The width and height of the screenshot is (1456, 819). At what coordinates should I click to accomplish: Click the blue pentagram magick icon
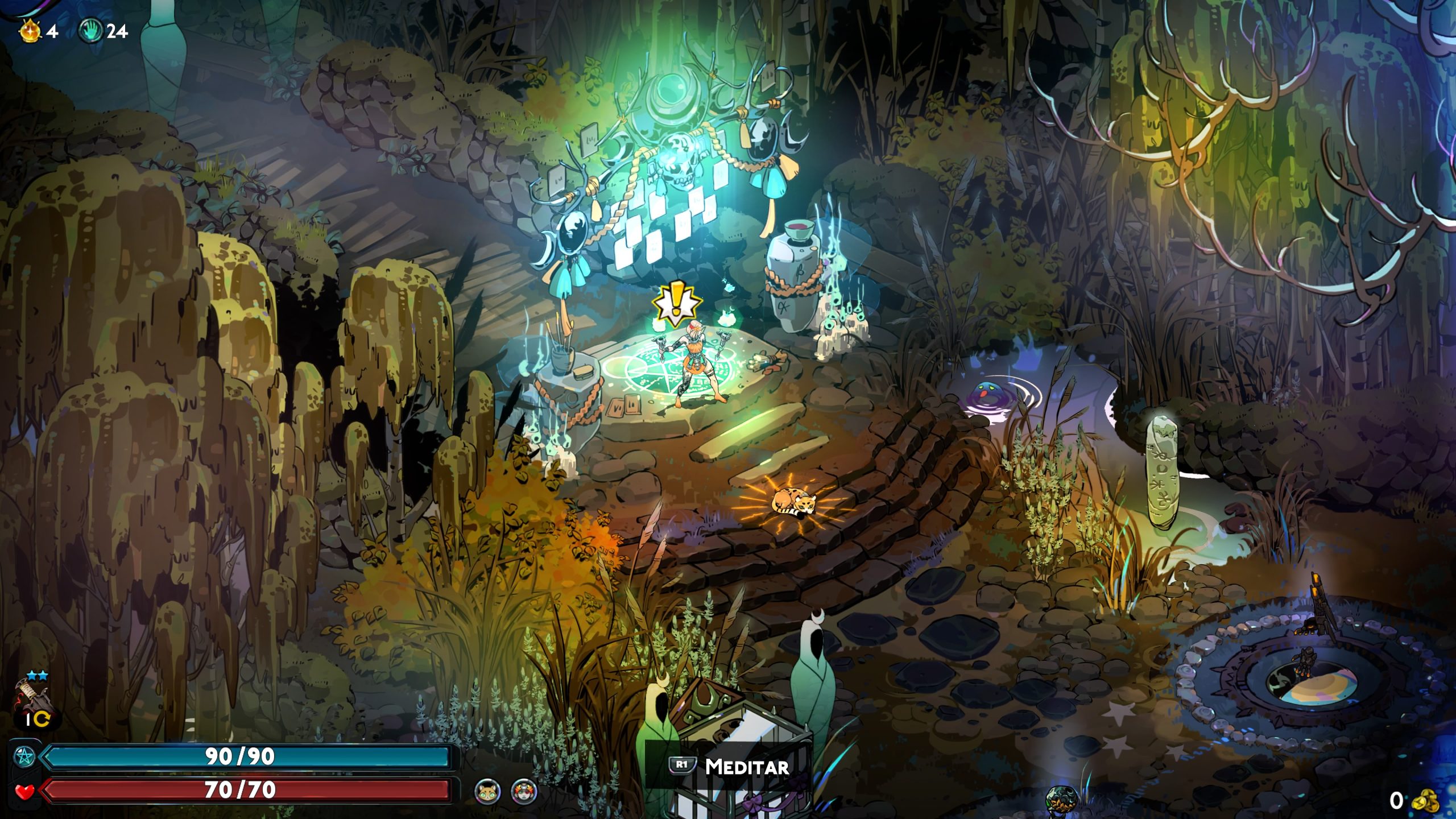[24, 756]
